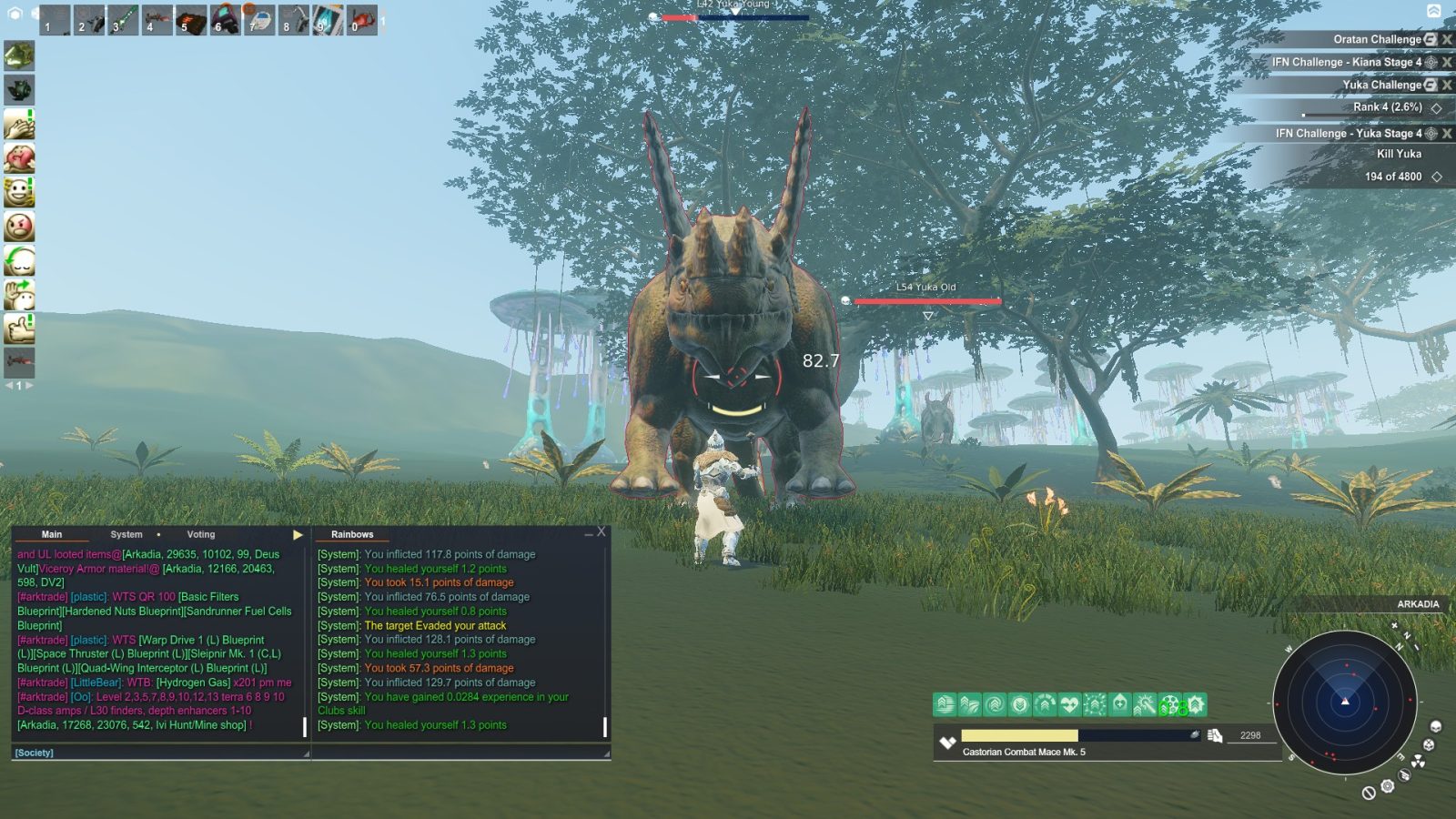The image size is (1456, 819).
Task: Click the right arrow to cycle chat tabs
Action: click(298, 534)
